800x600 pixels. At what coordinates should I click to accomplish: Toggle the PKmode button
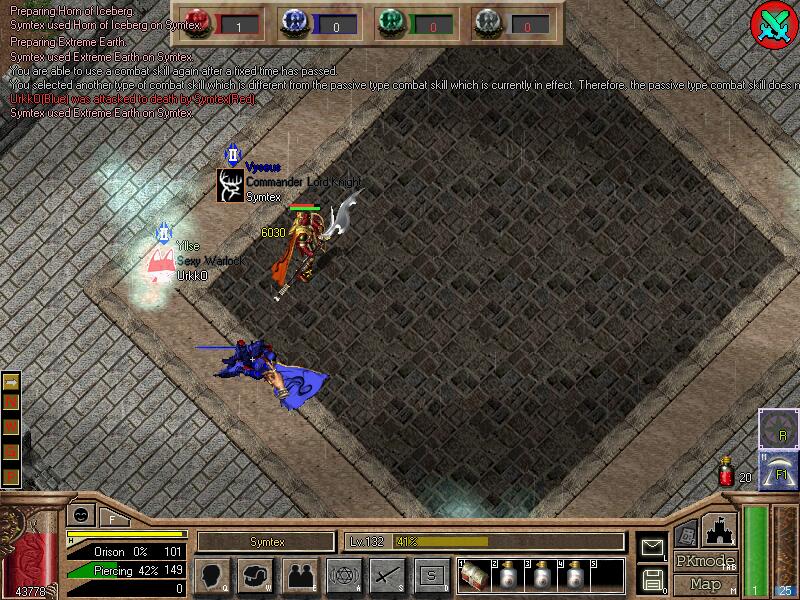(x=705, y=561)
